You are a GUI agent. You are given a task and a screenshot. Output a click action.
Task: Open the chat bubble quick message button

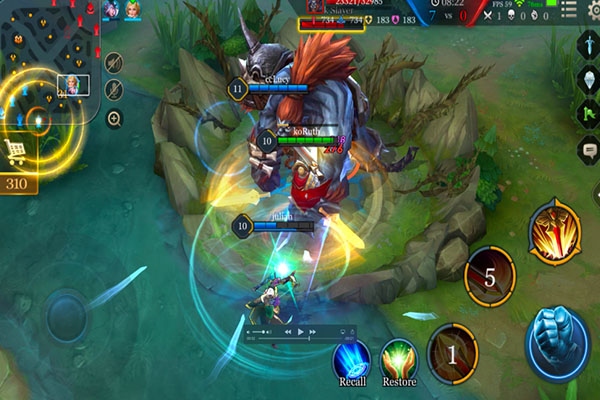click(x=588, y=148)
